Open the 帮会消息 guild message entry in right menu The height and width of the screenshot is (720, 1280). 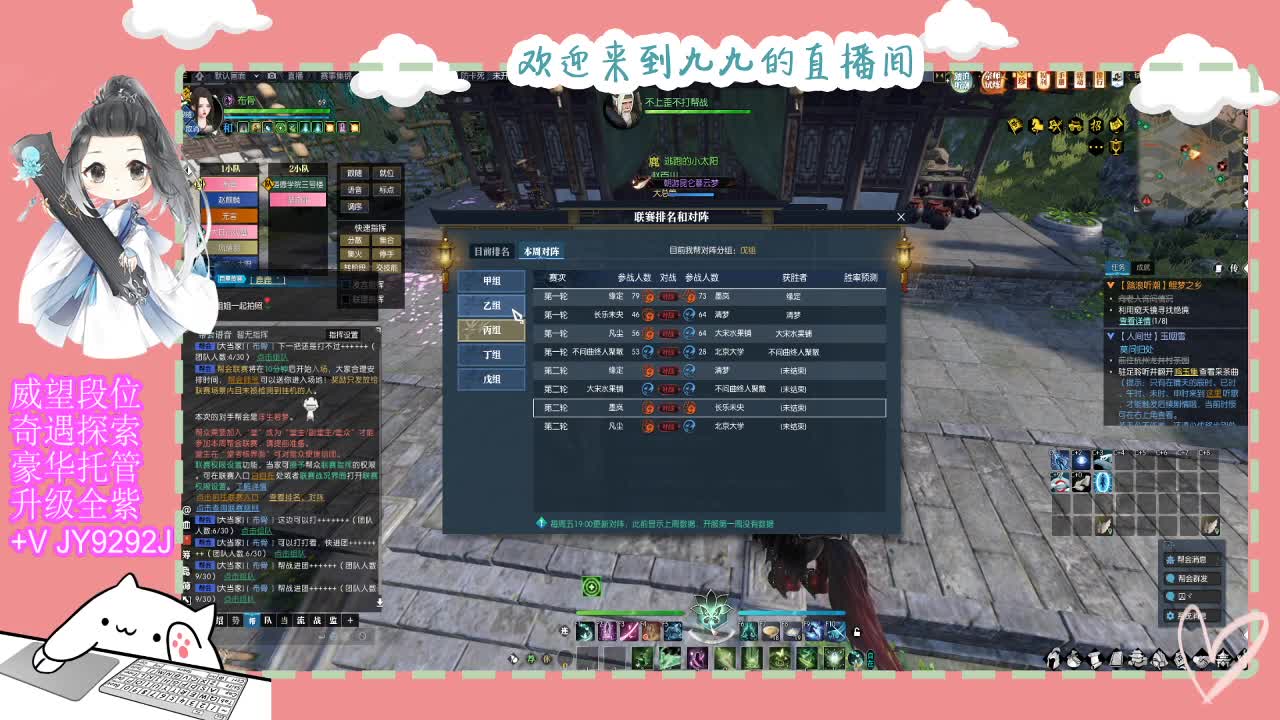(x=1192, y=559)
